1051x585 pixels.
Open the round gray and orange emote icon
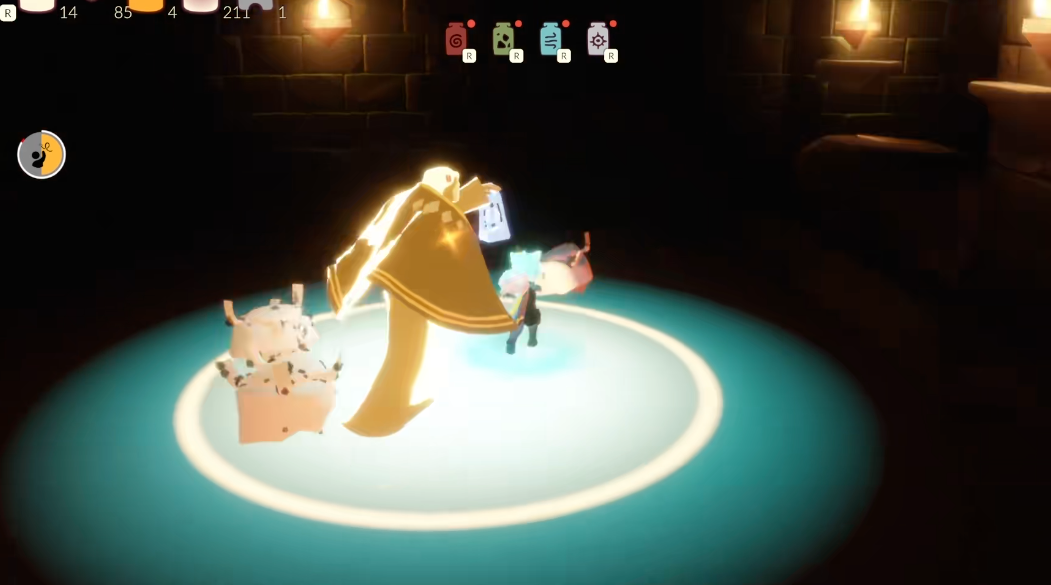42,155
